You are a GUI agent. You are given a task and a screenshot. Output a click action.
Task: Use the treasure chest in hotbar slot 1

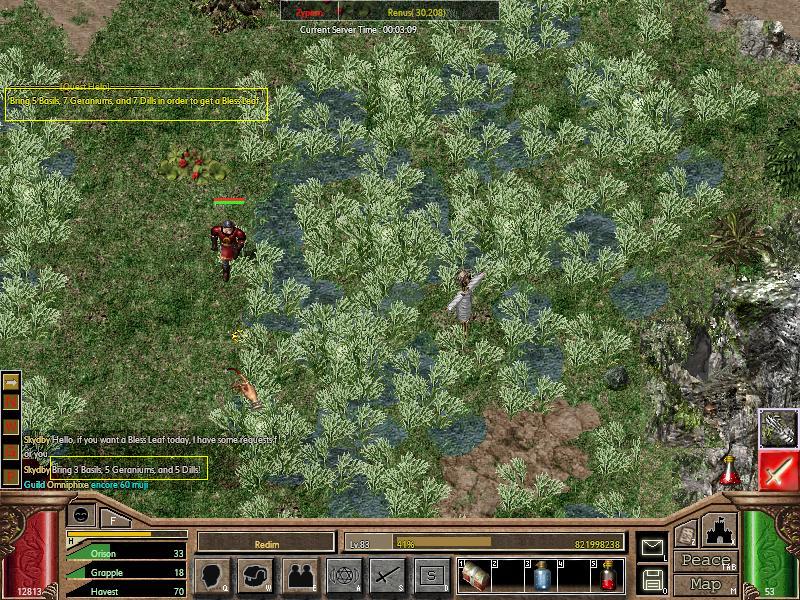pyautogui.click(x=474, y=575)
